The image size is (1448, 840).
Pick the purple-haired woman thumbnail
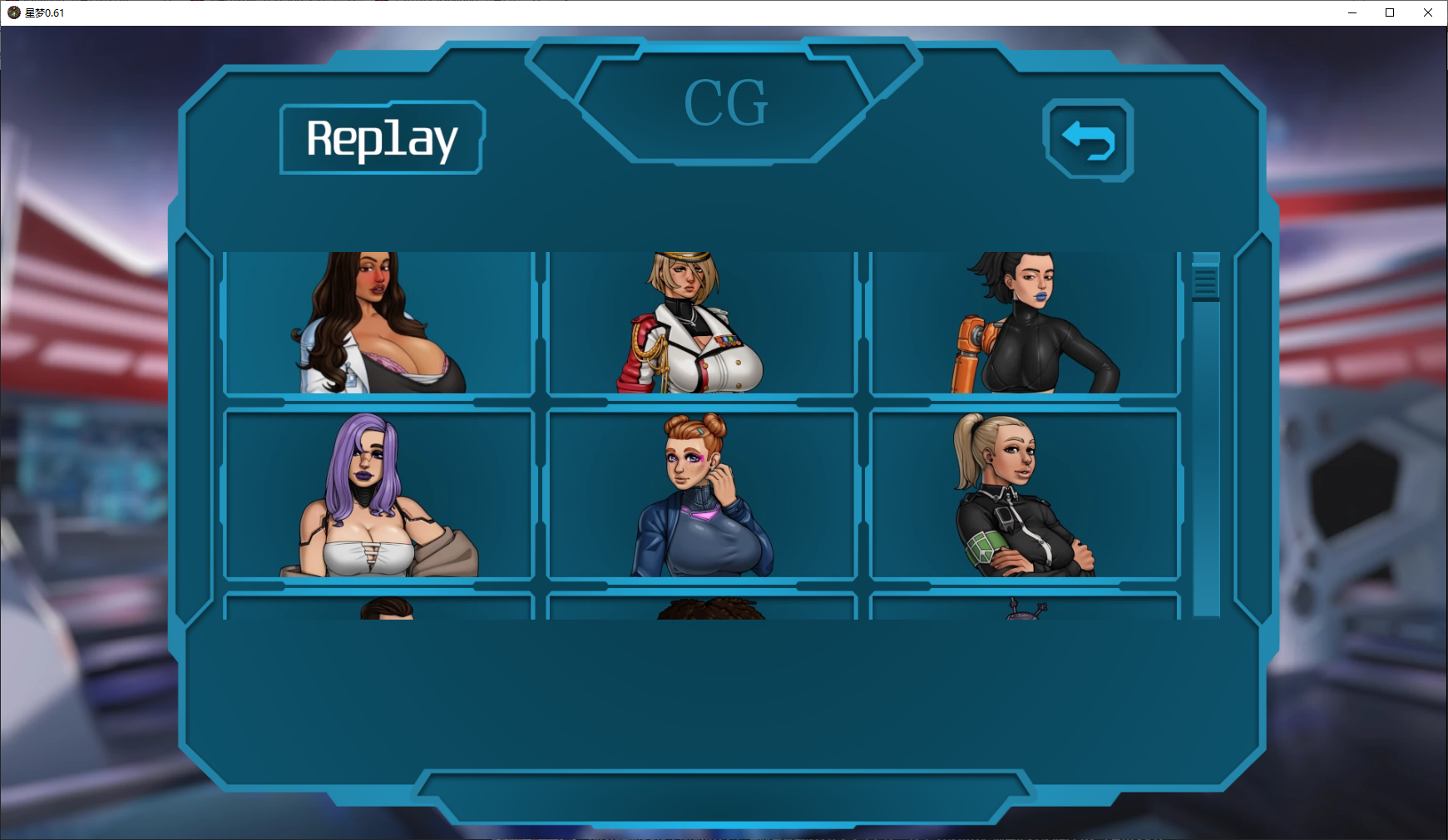point(379,494)
